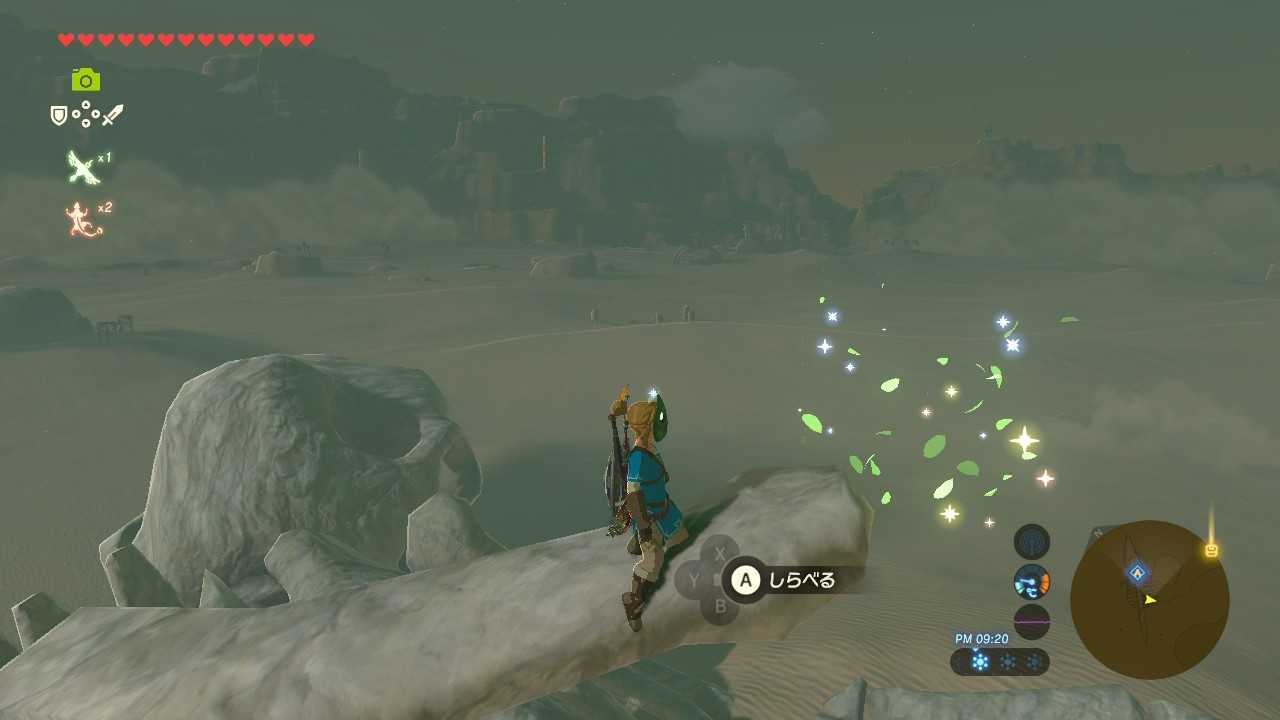
Task: Click the green camera capture icon
Action: (85, 79)
